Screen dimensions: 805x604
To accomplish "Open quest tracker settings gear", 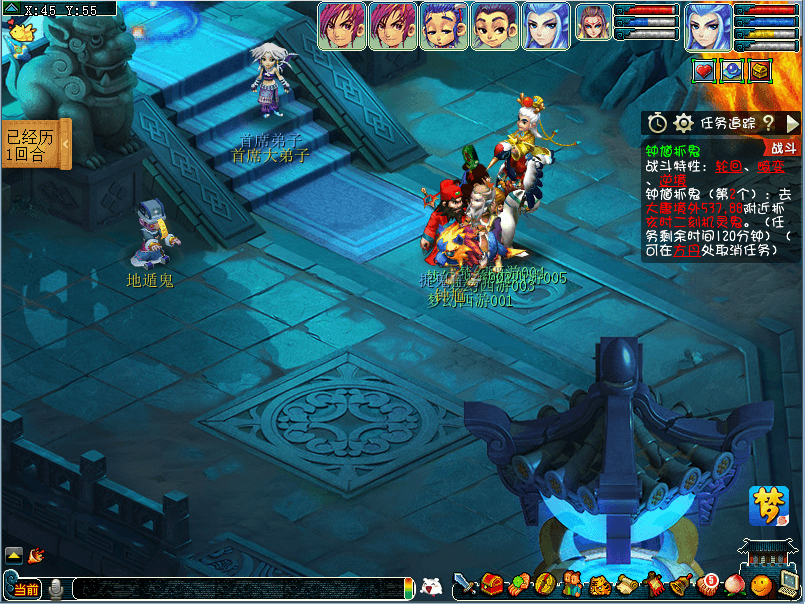I will pos(684,123).
